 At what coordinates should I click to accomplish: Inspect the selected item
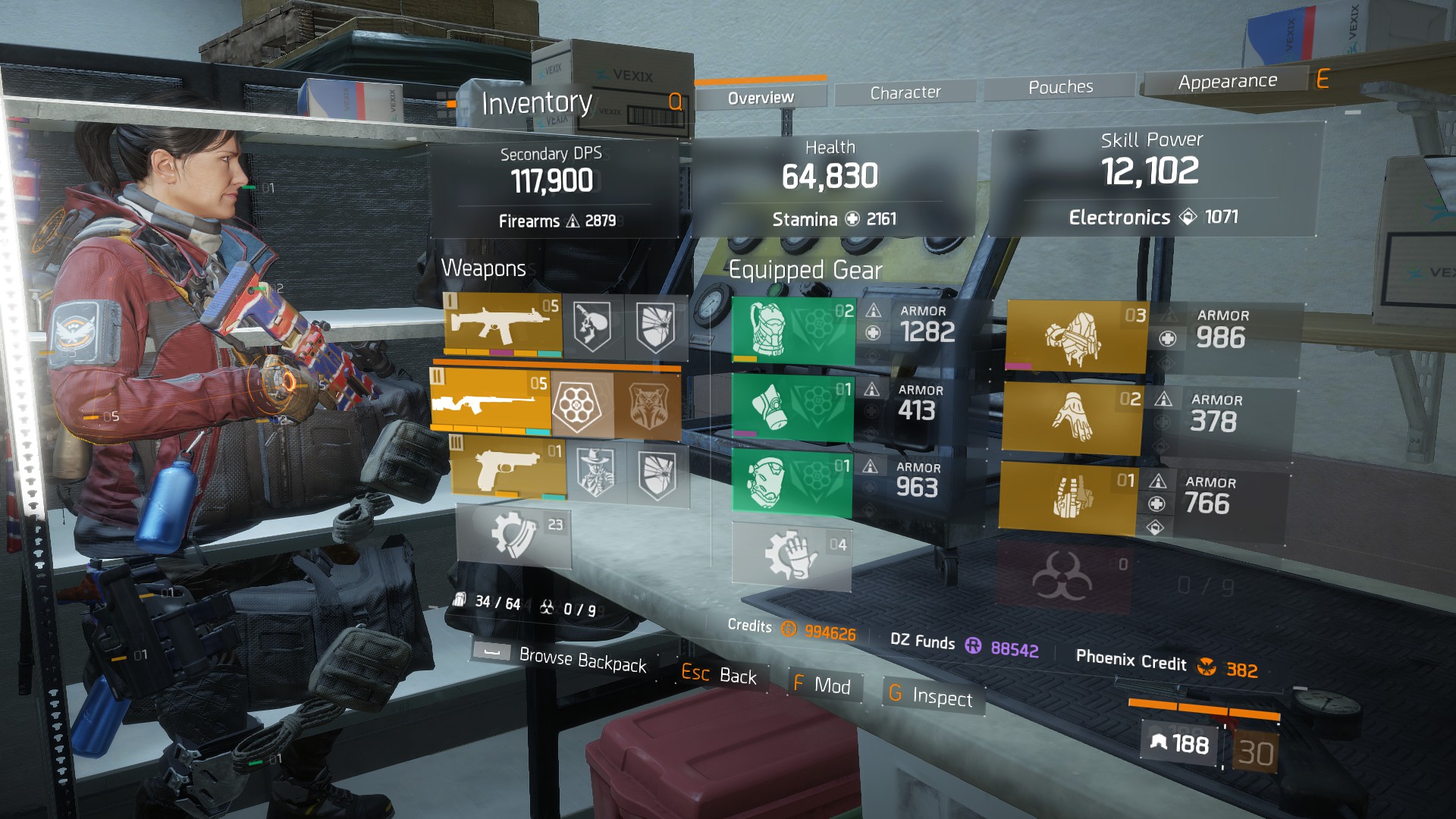(931, 695)
